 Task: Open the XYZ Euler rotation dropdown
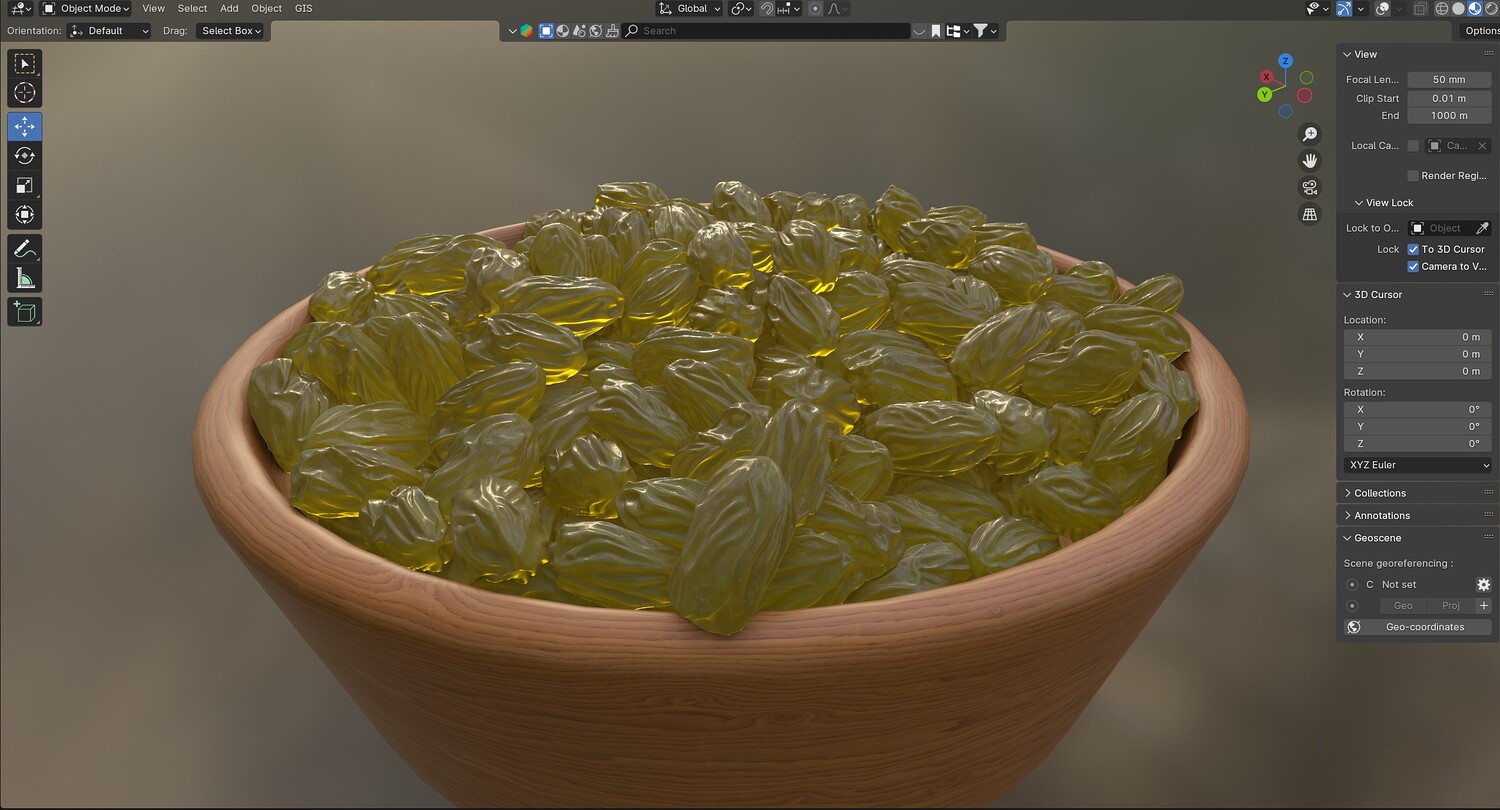click(1417, 465)
